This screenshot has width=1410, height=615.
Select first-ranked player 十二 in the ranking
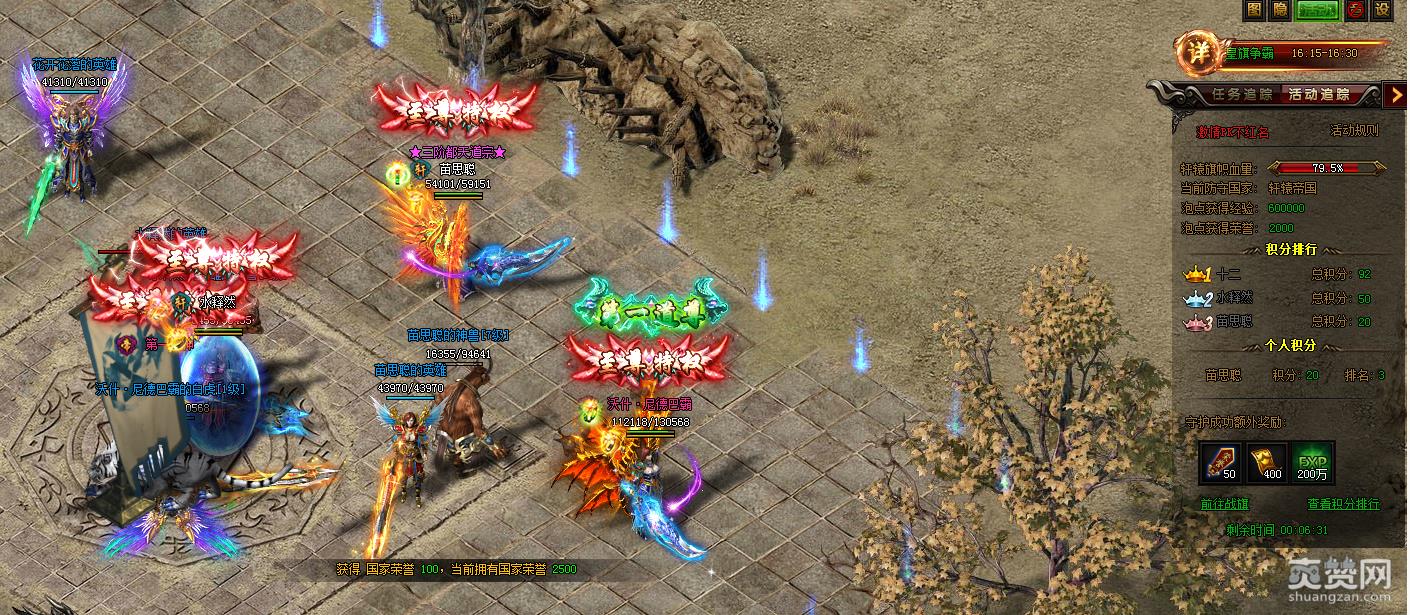[x=1228, y=274]
